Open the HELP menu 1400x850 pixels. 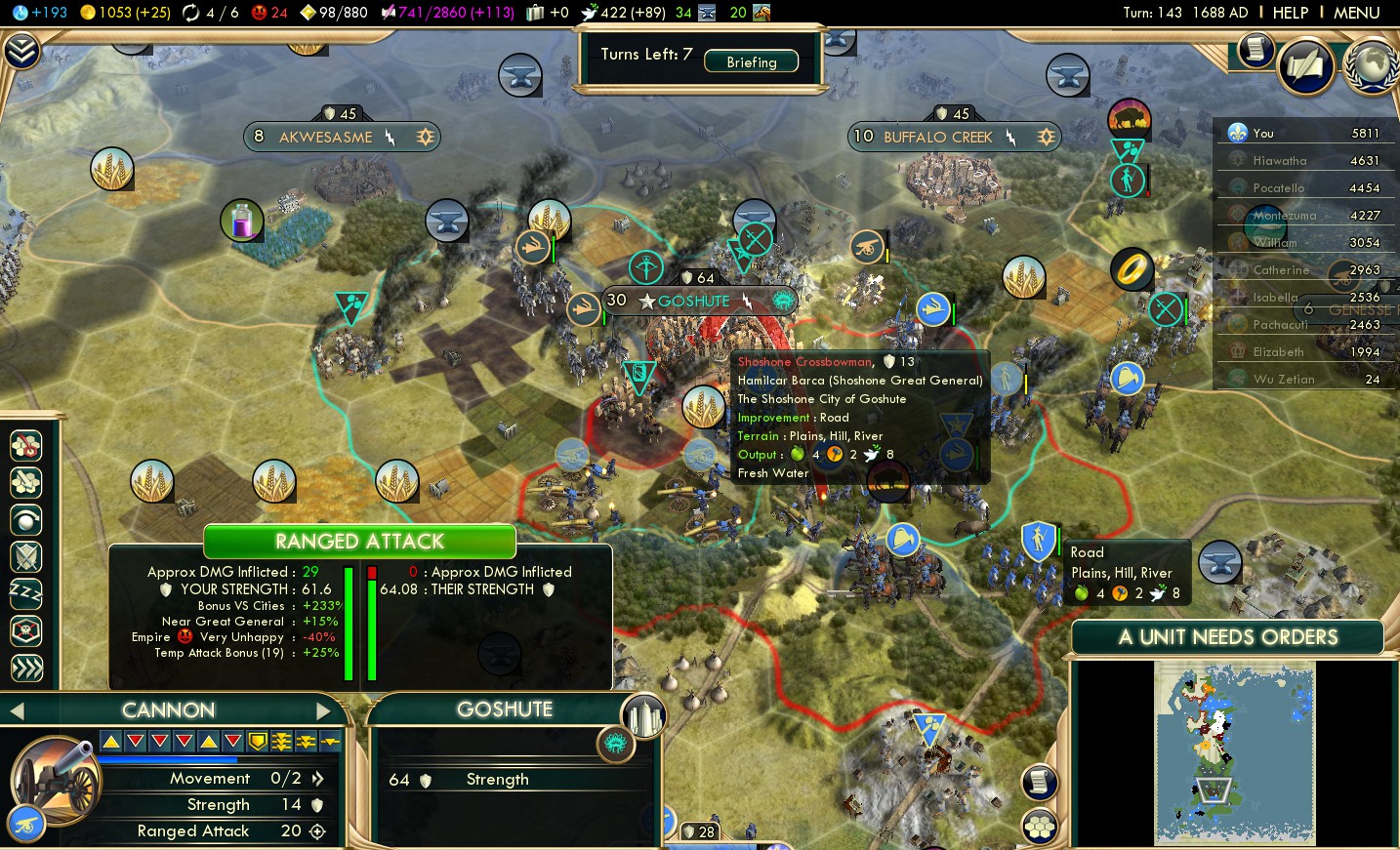pos(1290,13)
